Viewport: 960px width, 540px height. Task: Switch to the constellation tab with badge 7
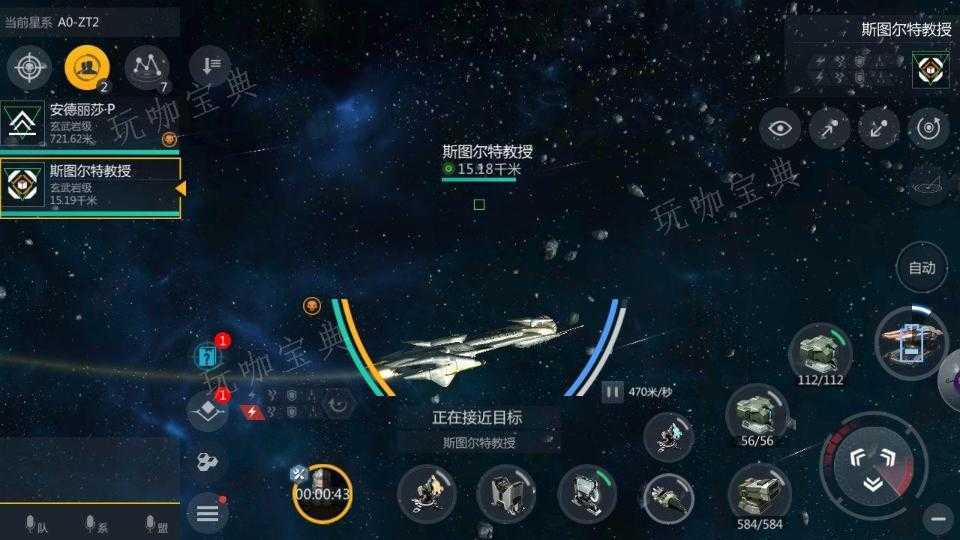click(x=147, y=68)
